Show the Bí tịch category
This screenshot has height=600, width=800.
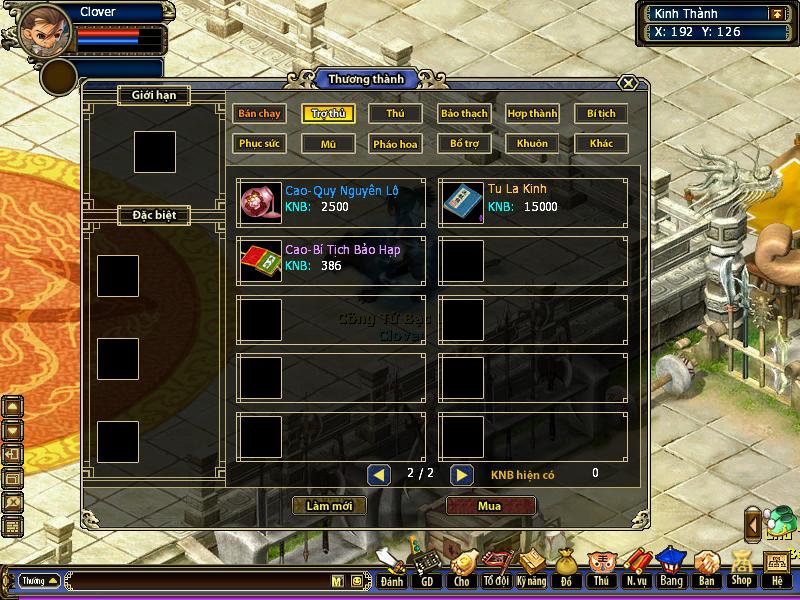[601, 114]
